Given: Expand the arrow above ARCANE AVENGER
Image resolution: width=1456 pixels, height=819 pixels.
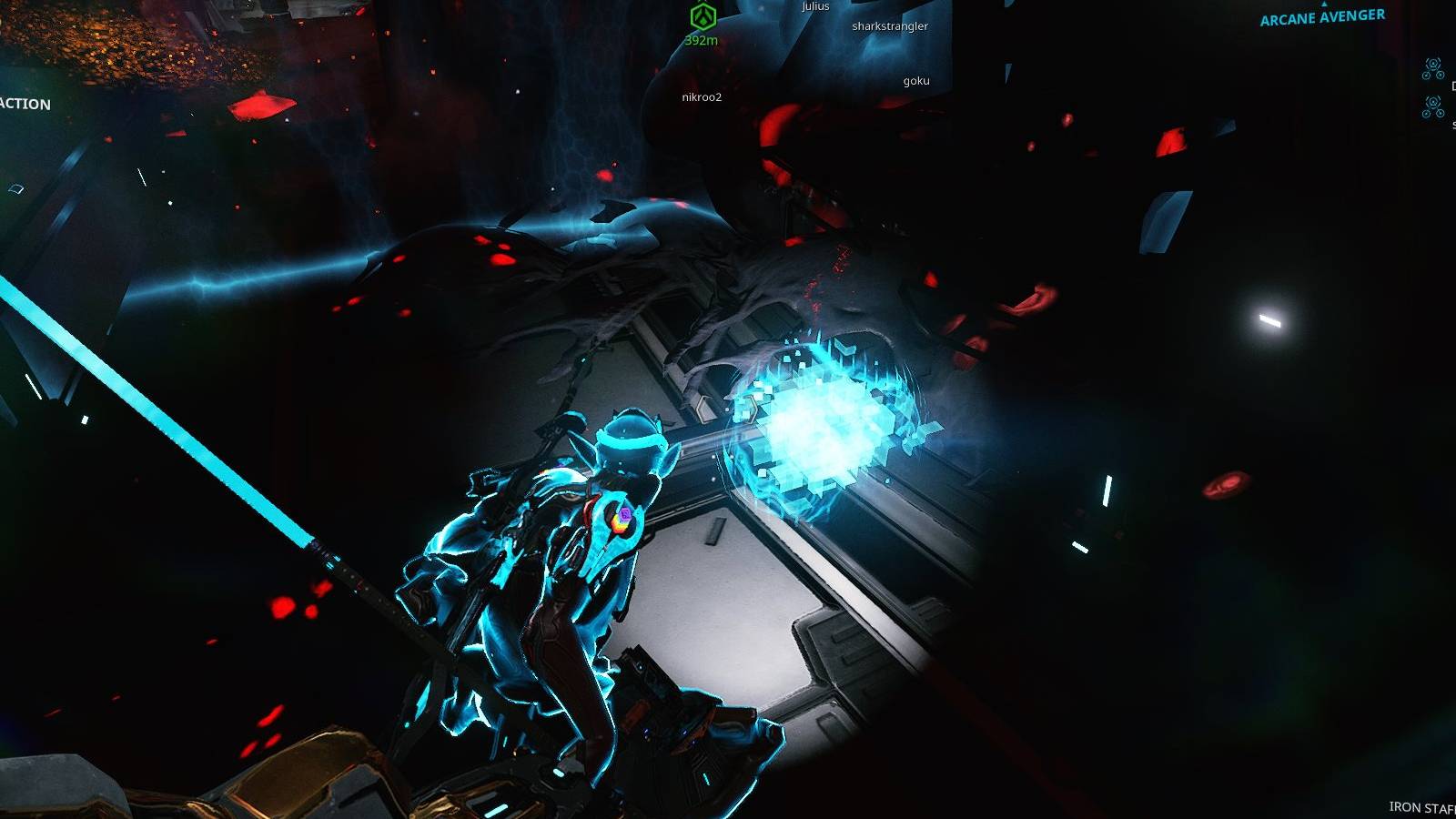Looking at the screenshot, I should click(1321, 3).
